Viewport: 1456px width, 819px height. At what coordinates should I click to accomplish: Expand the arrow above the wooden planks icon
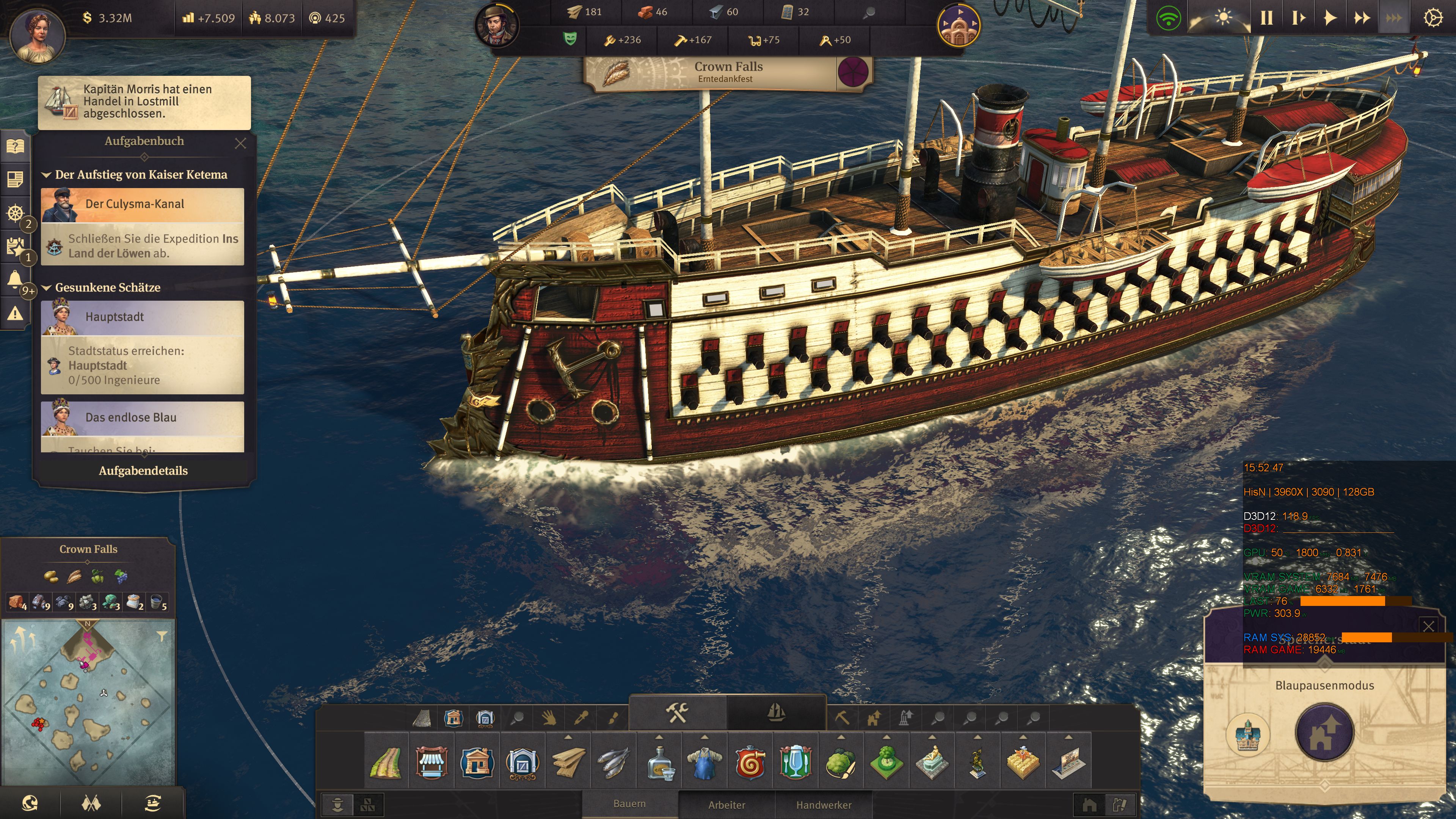(x=568, y=737)
